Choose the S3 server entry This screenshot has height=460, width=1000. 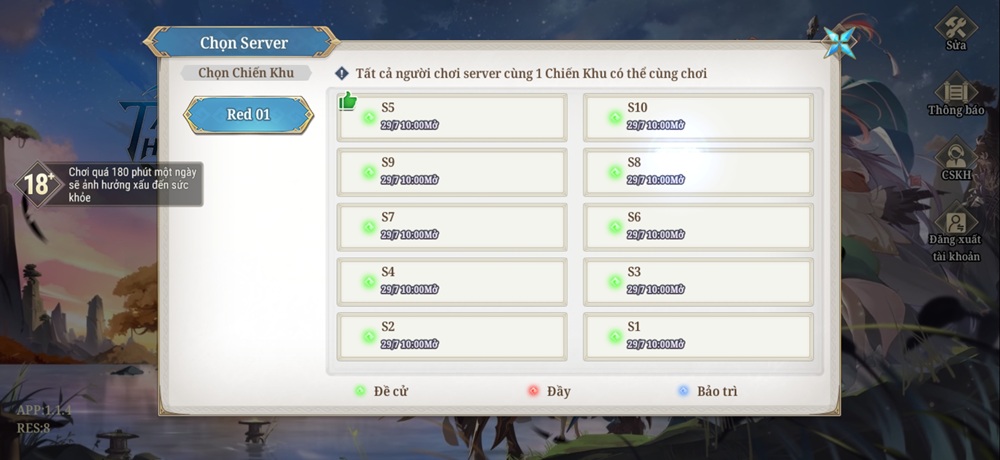point(698,281)
